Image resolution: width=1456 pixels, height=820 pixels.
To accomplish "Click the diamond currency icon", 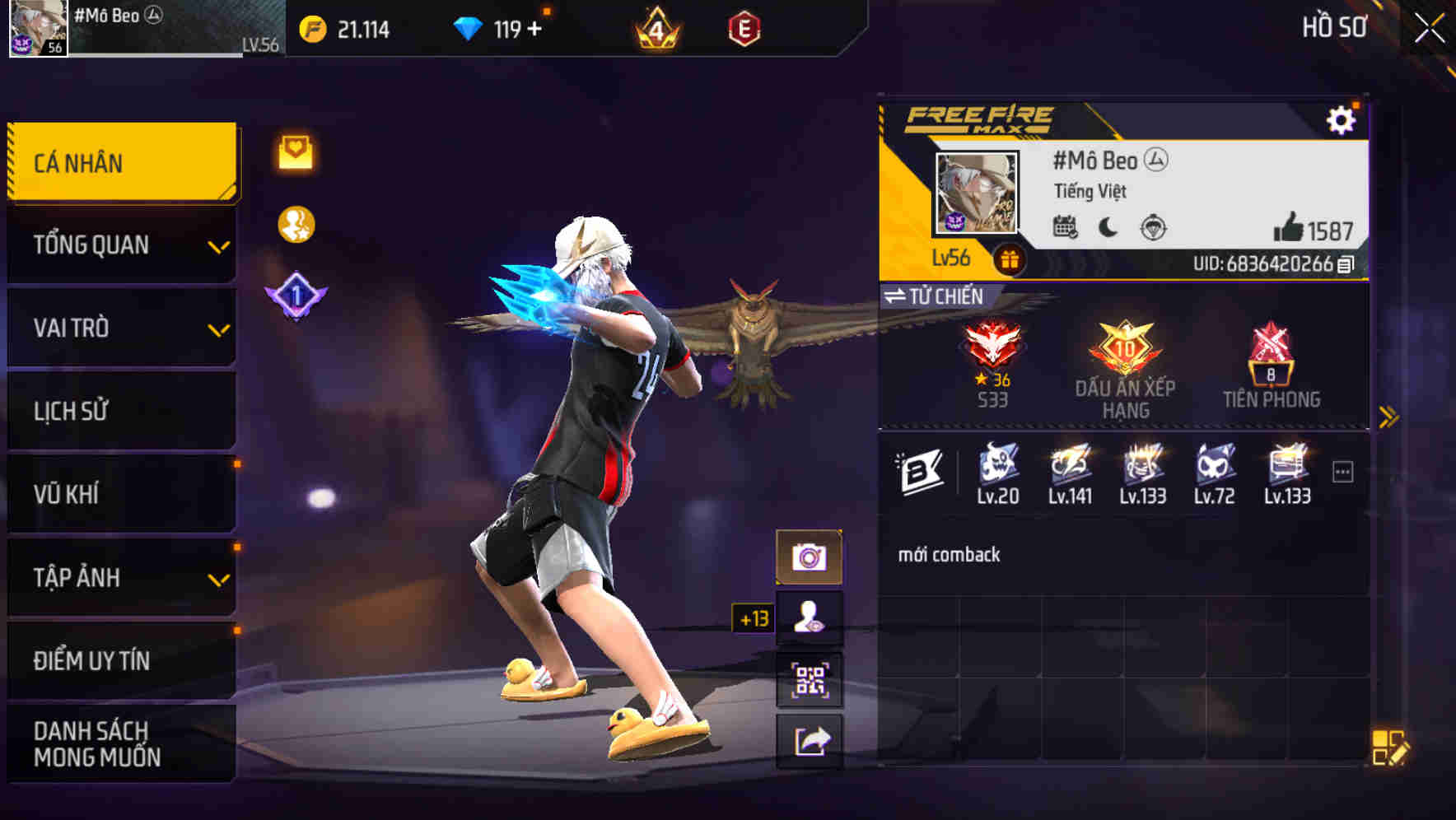I will (469, 27).
